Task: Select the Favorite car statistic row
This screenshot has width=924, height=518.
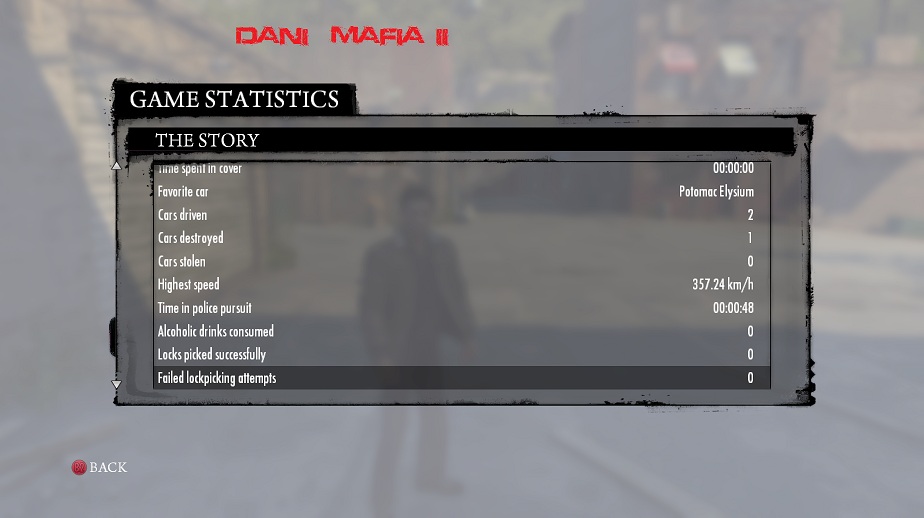Action: (461, 192)
